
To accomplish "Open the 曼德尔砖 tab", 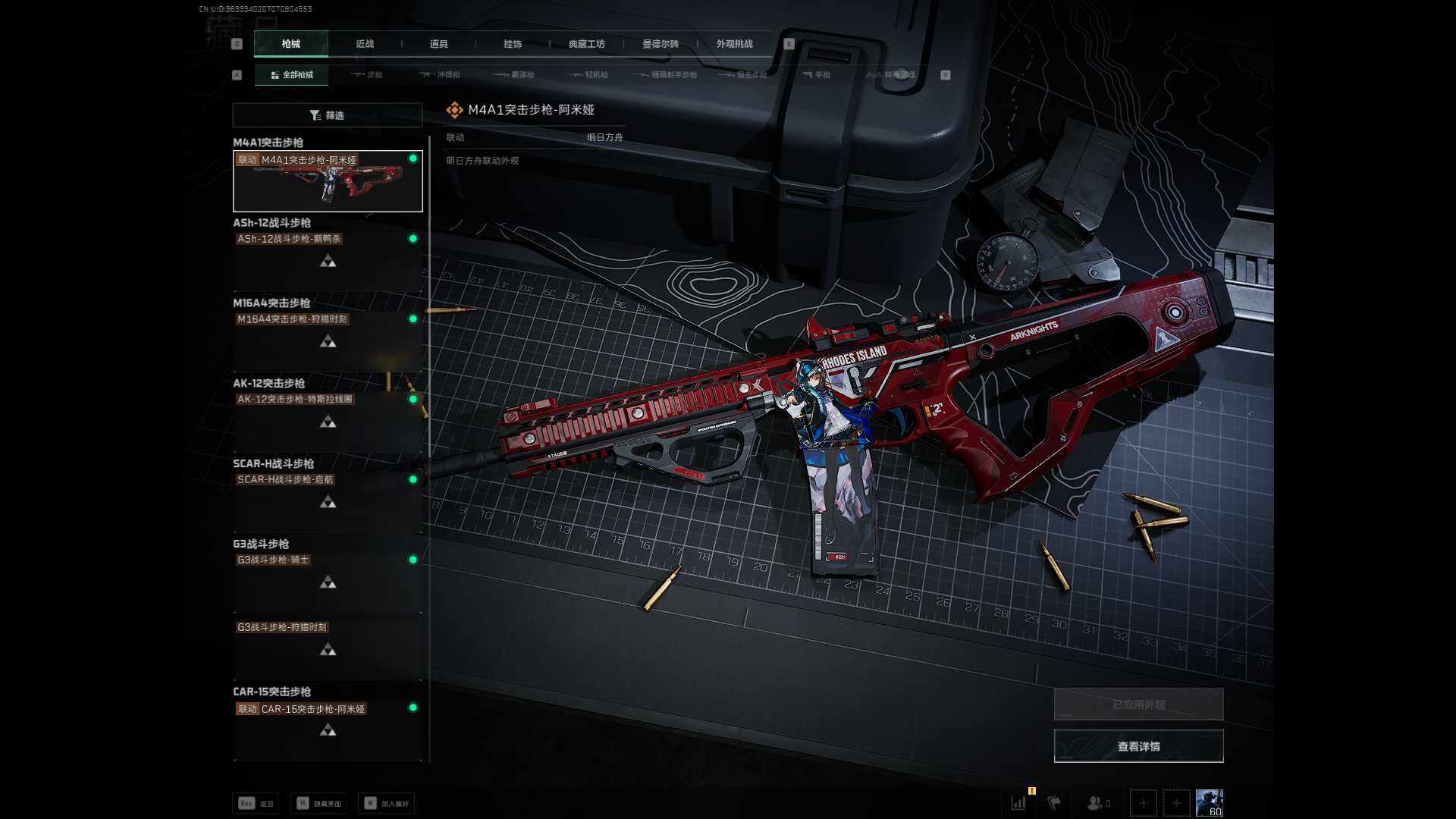I will tap(661, 44).
